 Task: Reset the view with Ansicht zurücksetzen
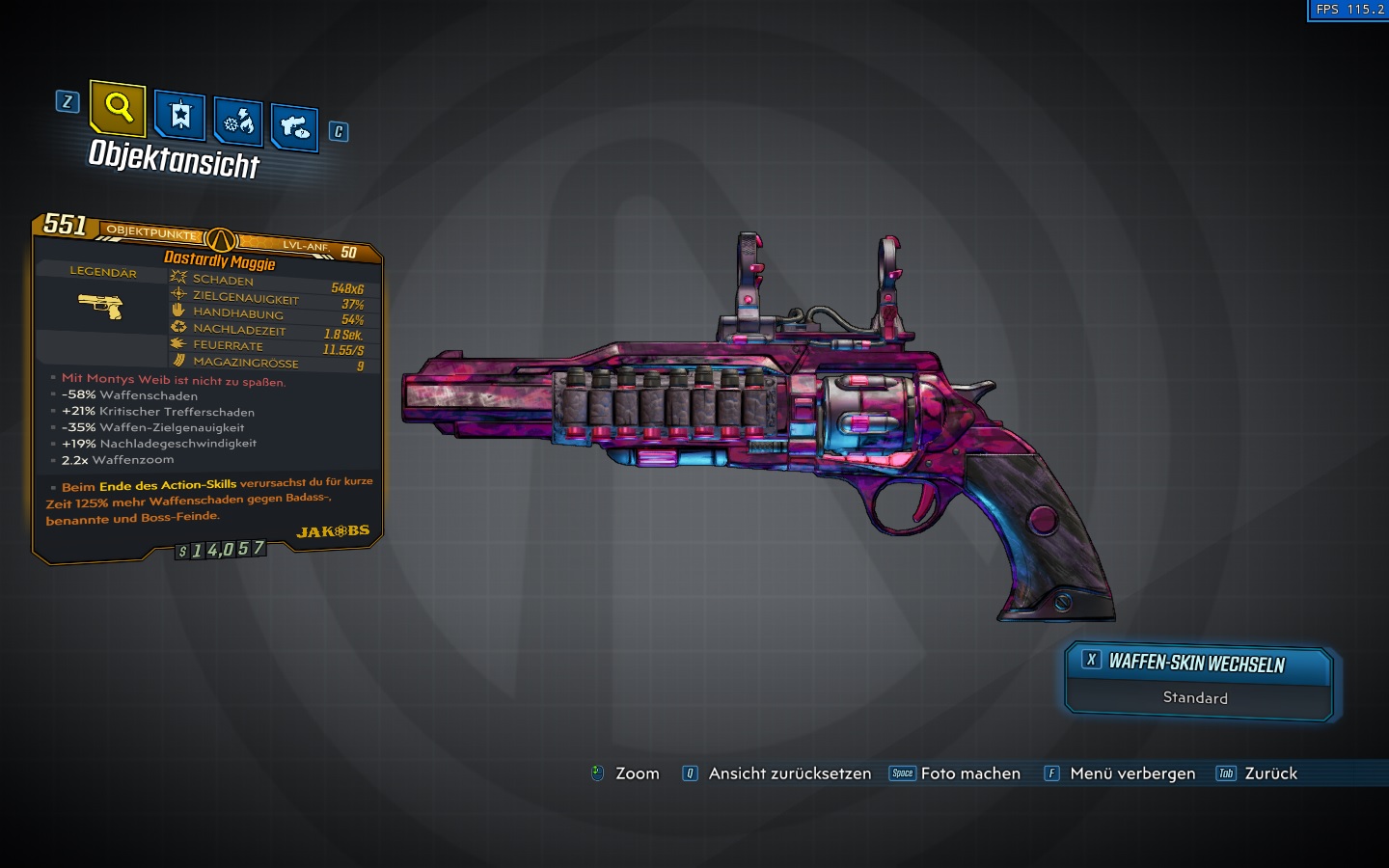pyautogui.click(x=777, y=773)
